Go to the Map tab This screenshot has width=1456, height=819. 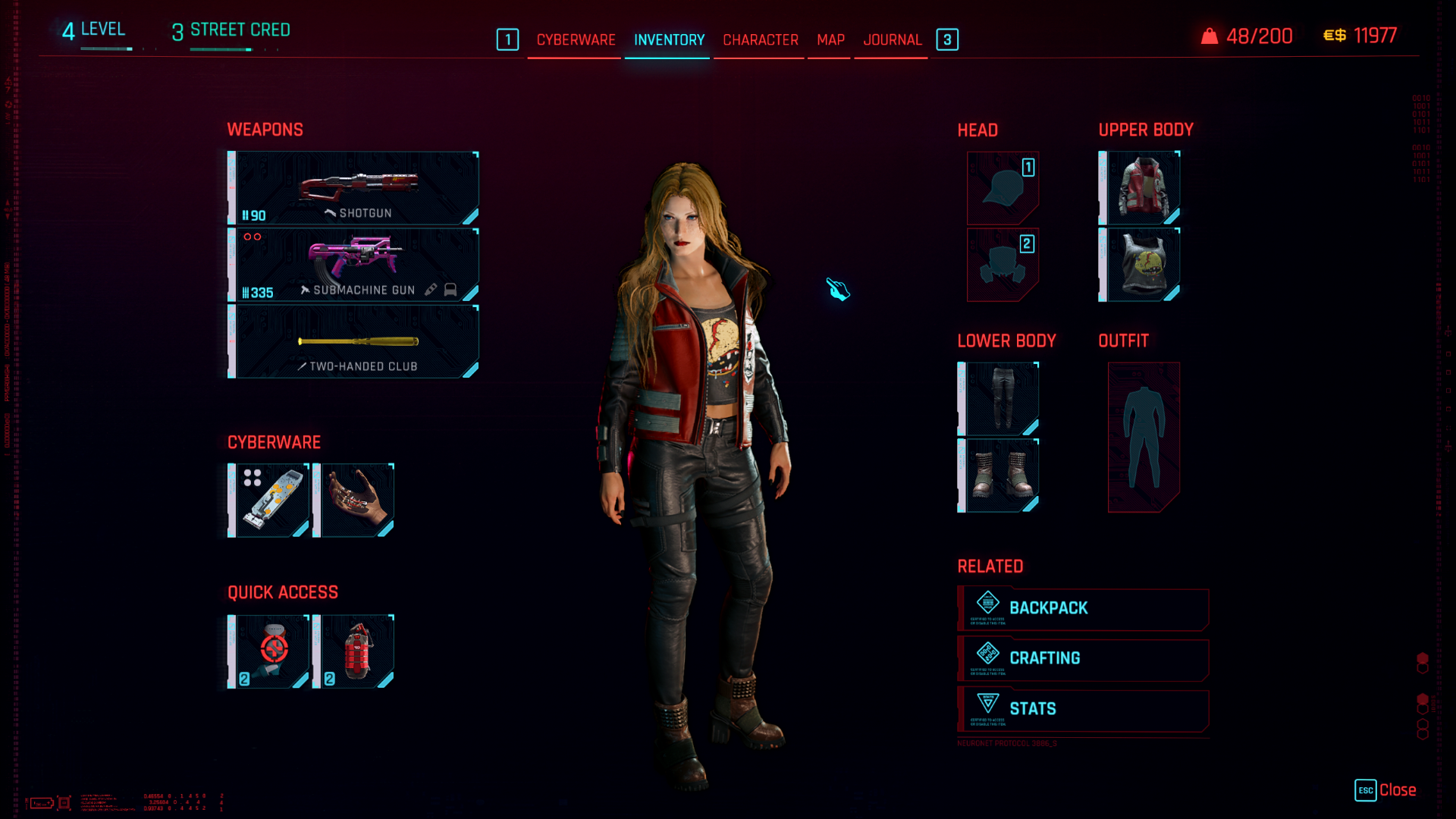830,39
